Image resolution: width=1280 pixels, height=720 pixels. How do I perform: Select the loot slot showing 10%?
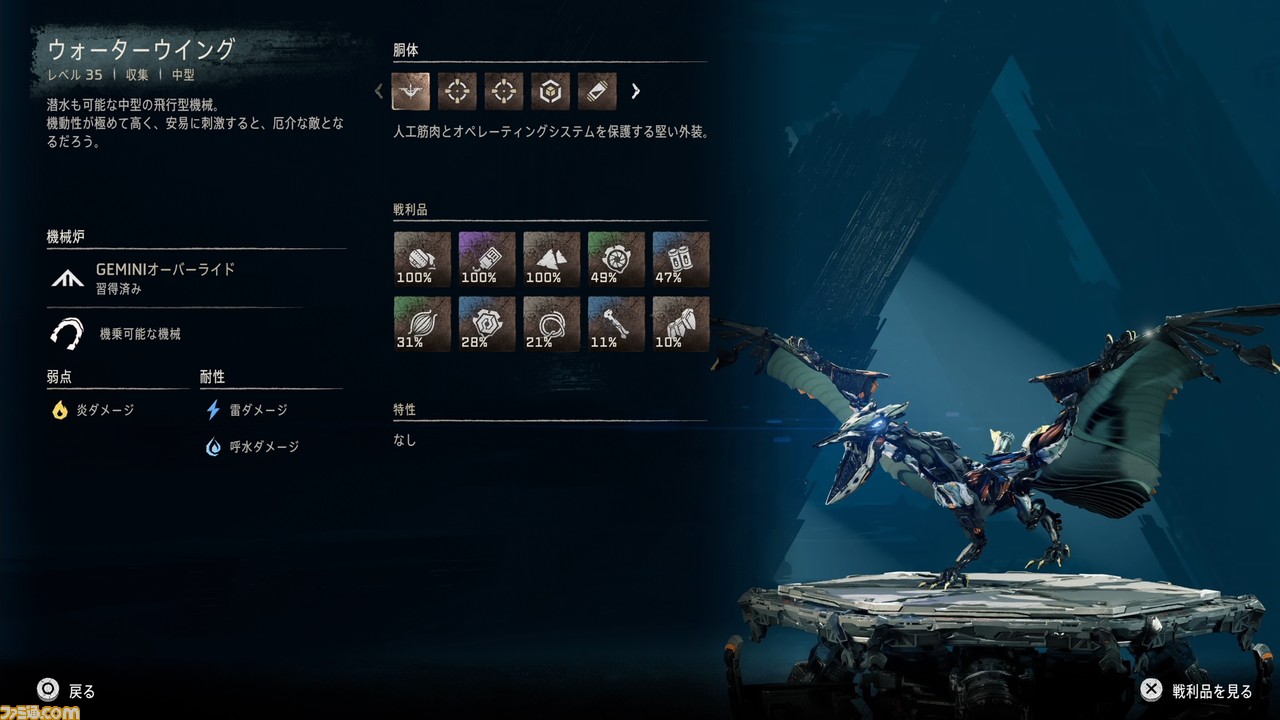point(681,323)
